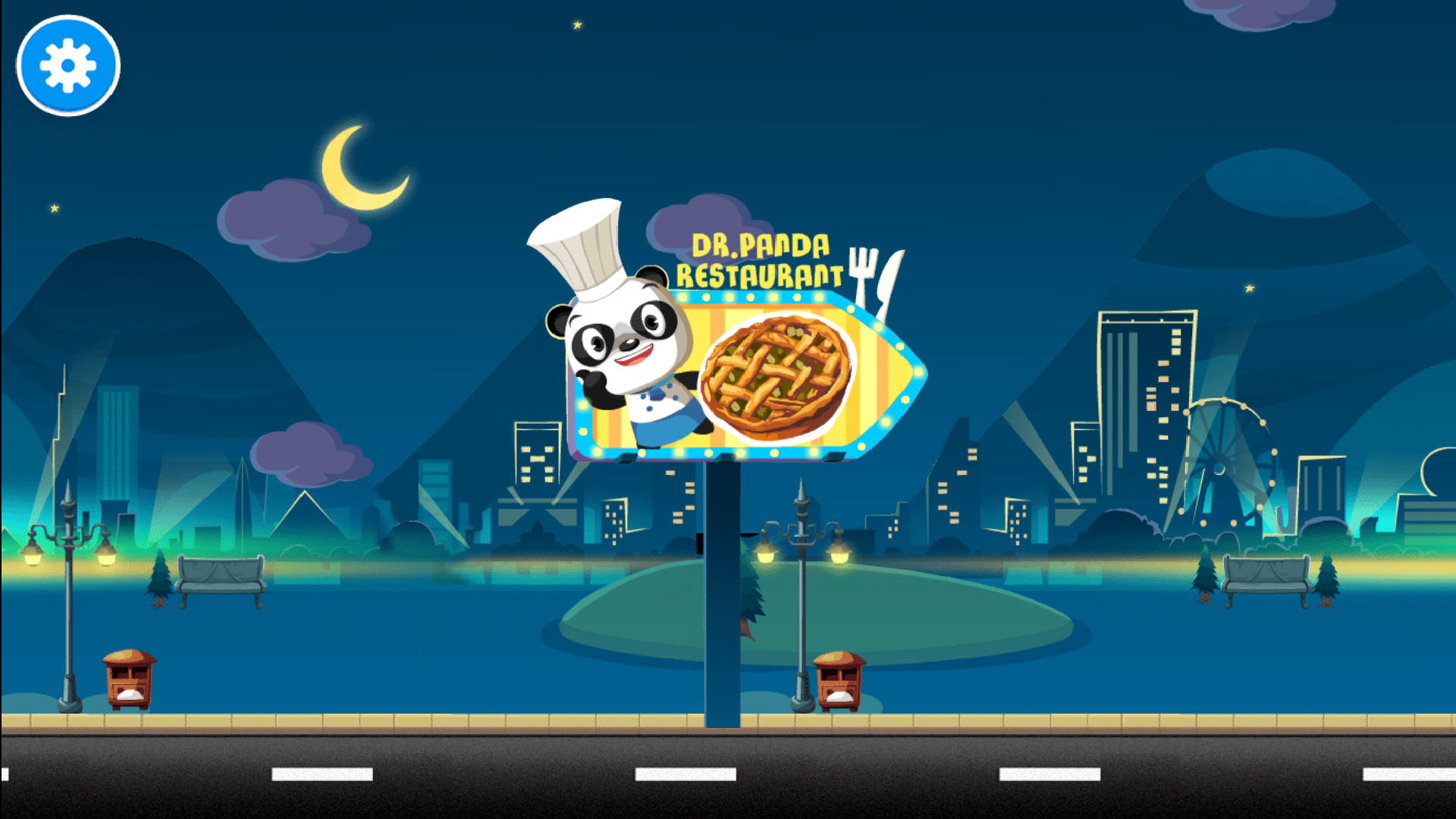Tap a star in the night sky
The image size is (1456, 819).
576,27
